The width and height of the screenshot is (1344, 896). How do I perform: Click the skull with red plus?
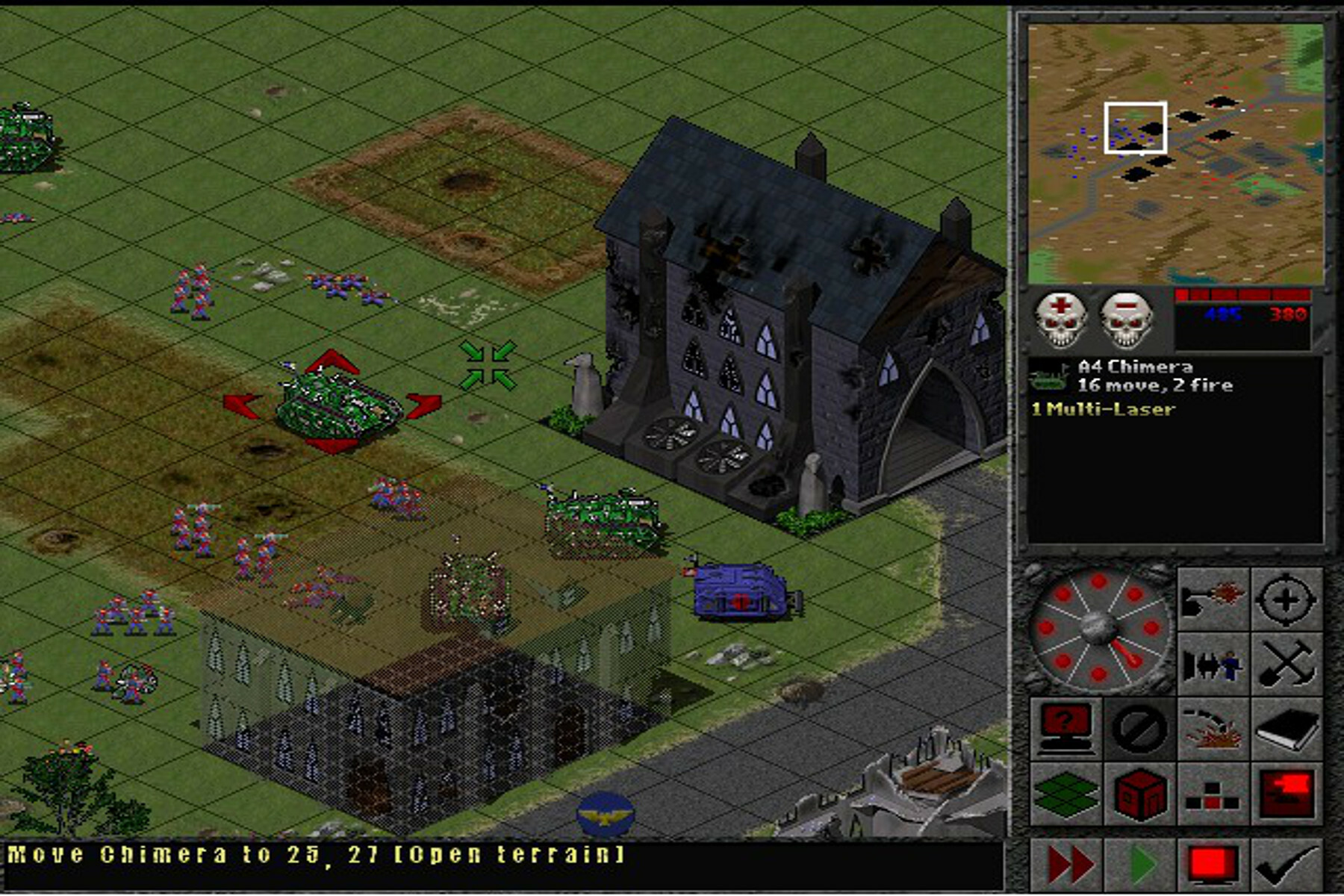point(1060,319)
